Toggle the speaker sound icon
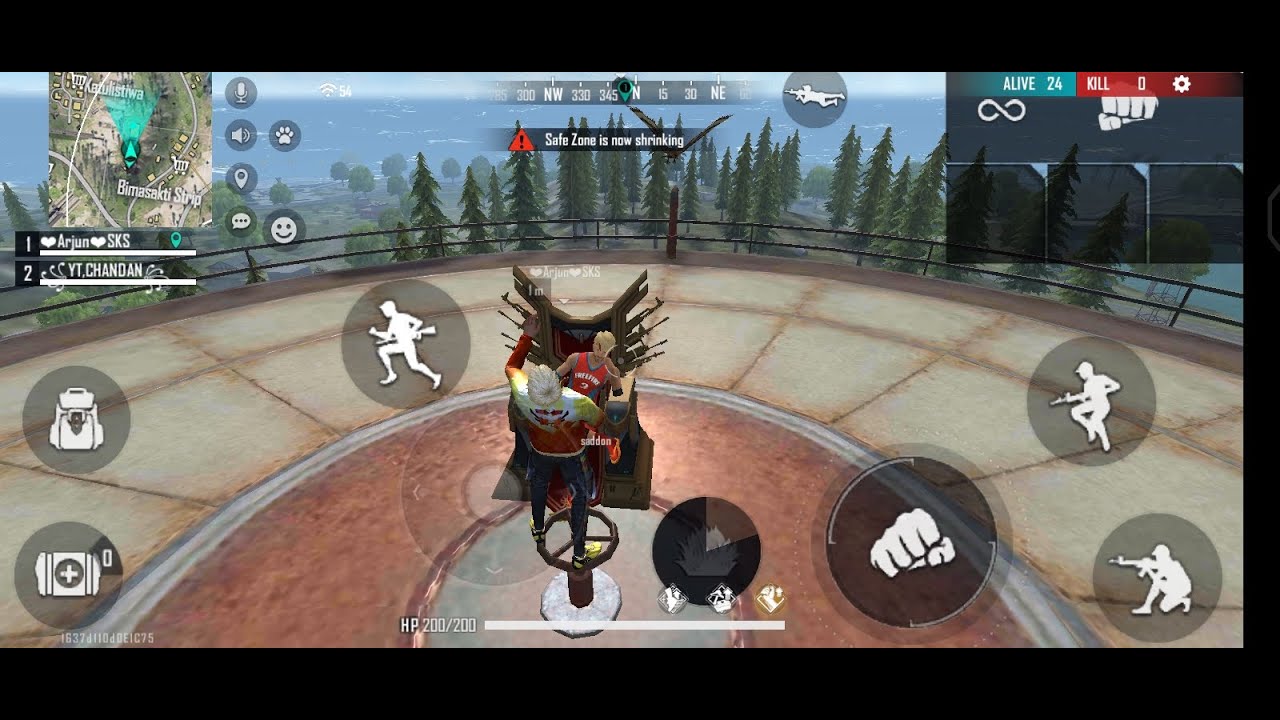The width and height of the screenshot is (1280, 720). click(x=241, y=135)
